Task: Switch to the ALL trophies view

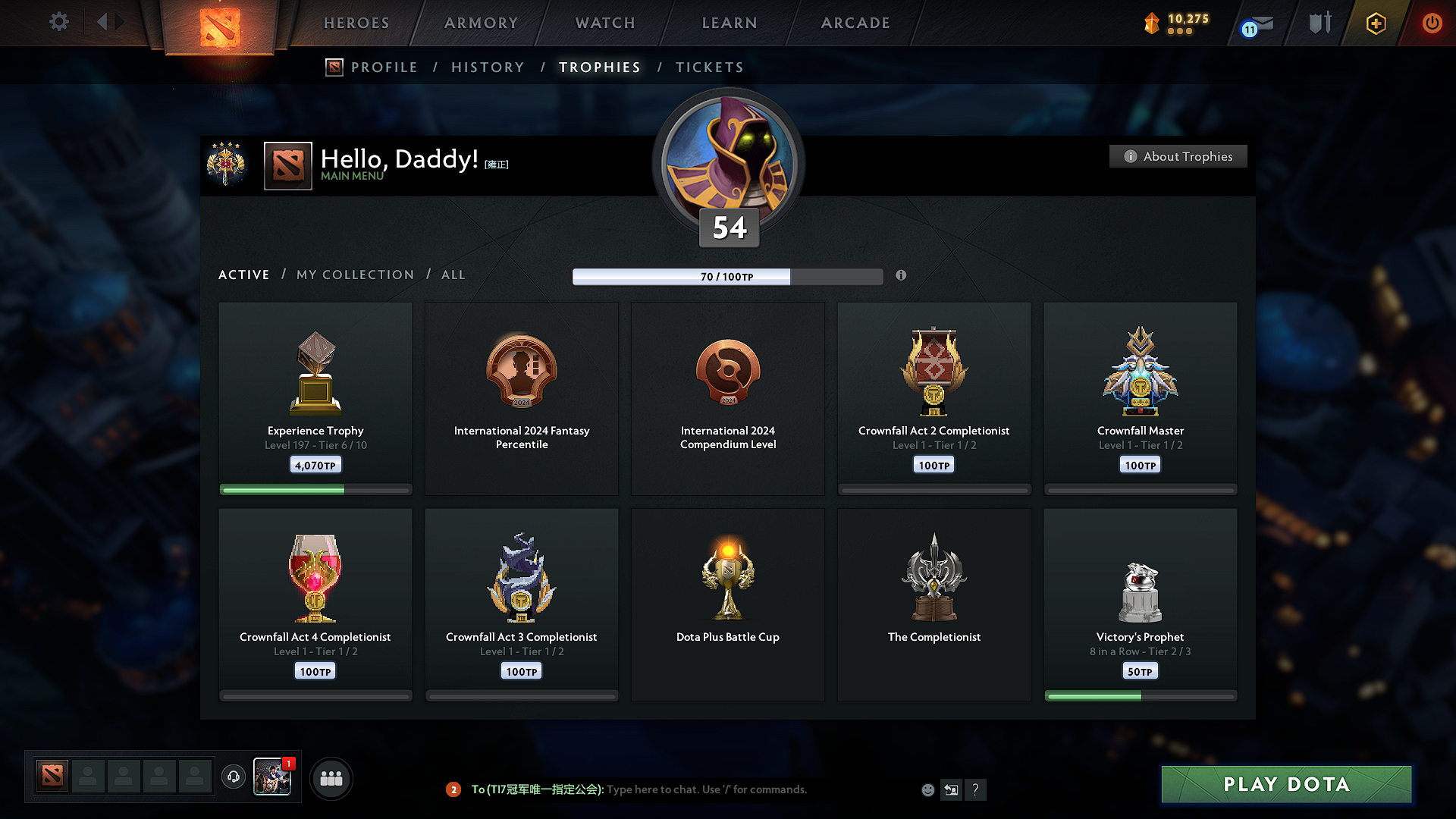Action: 453,275
